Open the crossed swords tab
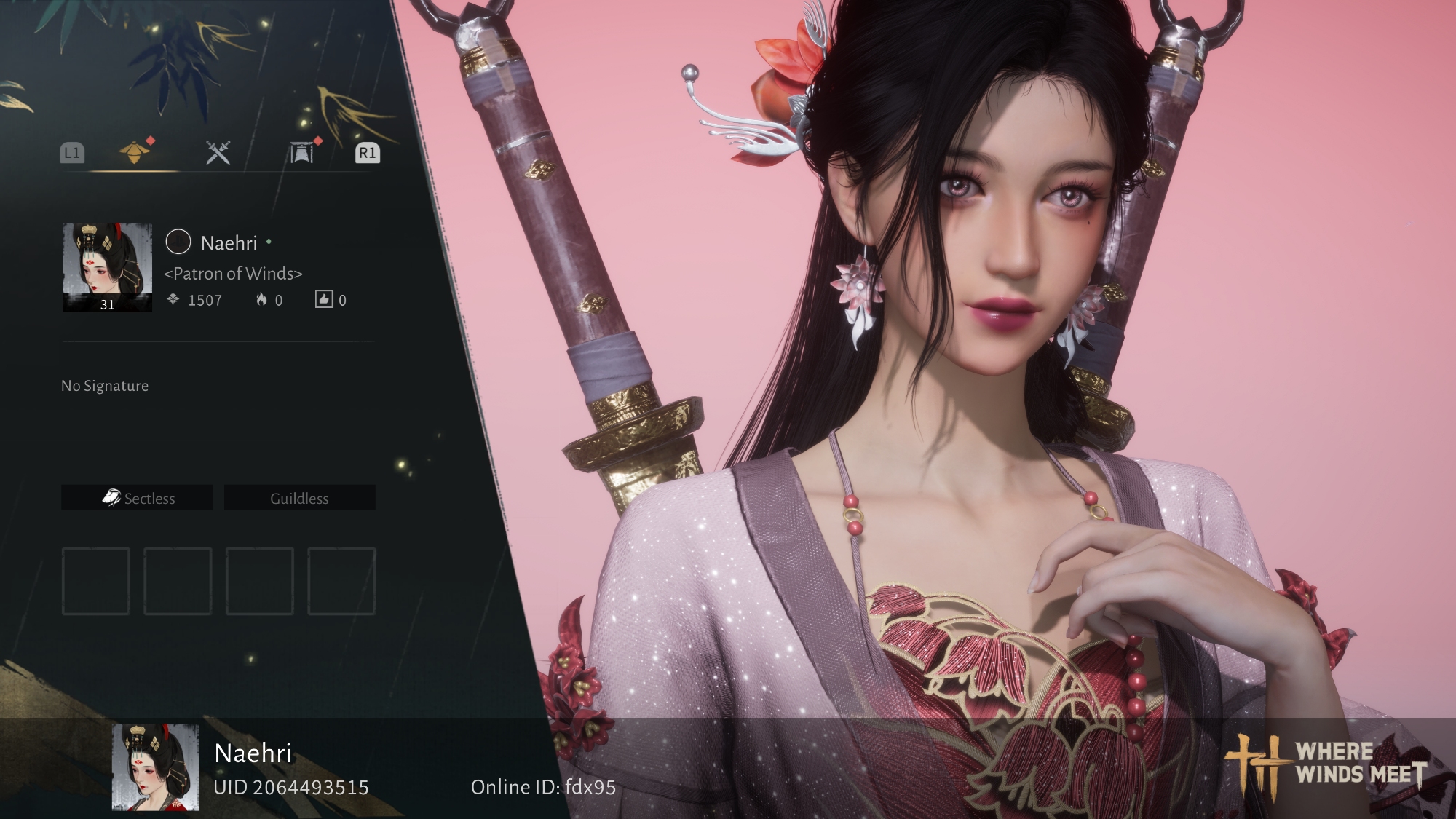The height and width of the screenshot is (819, 1456). (x=218, y=152)
